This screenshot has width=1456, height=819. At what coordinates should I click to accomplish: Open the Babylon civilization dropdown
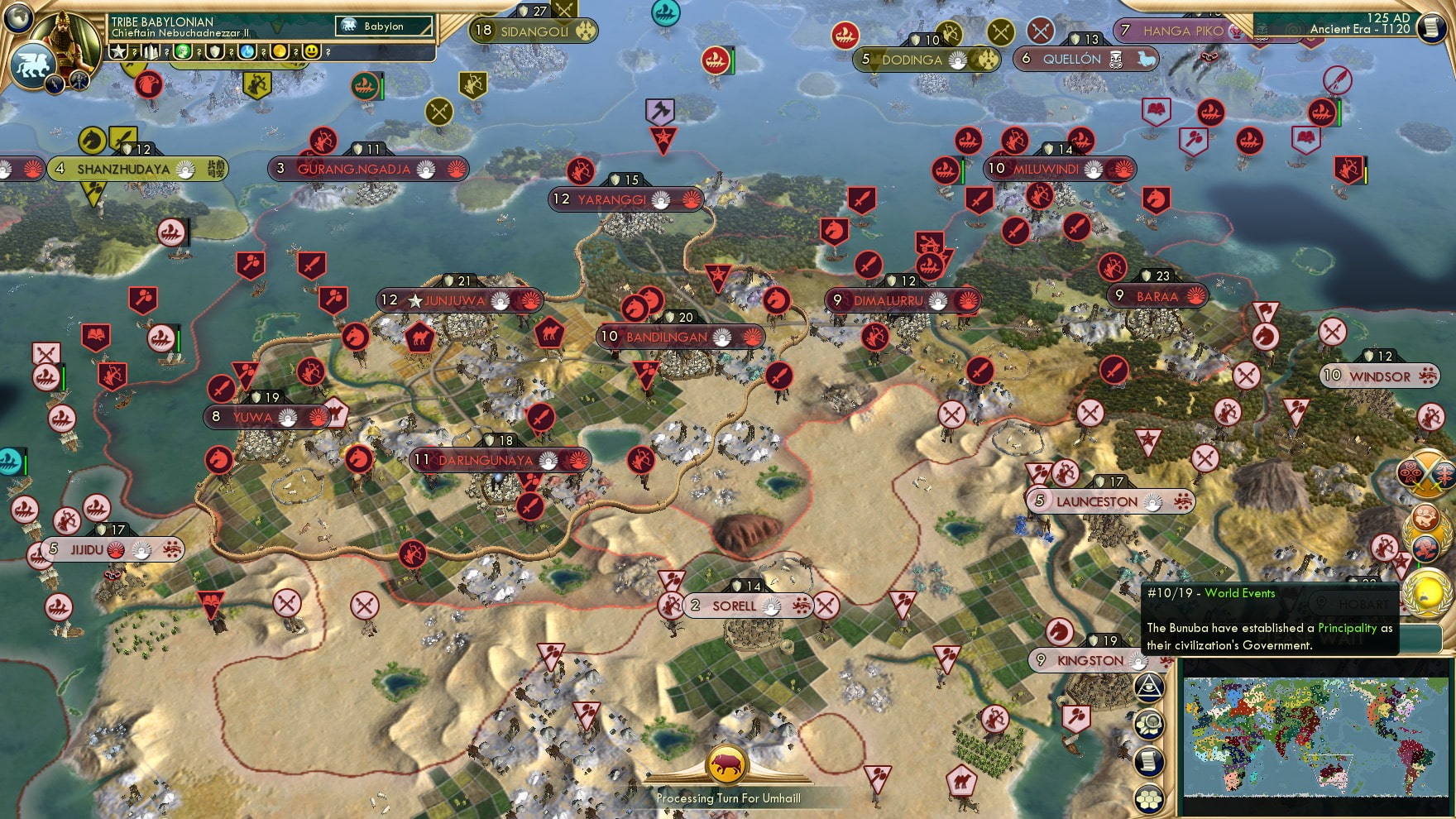385,26
